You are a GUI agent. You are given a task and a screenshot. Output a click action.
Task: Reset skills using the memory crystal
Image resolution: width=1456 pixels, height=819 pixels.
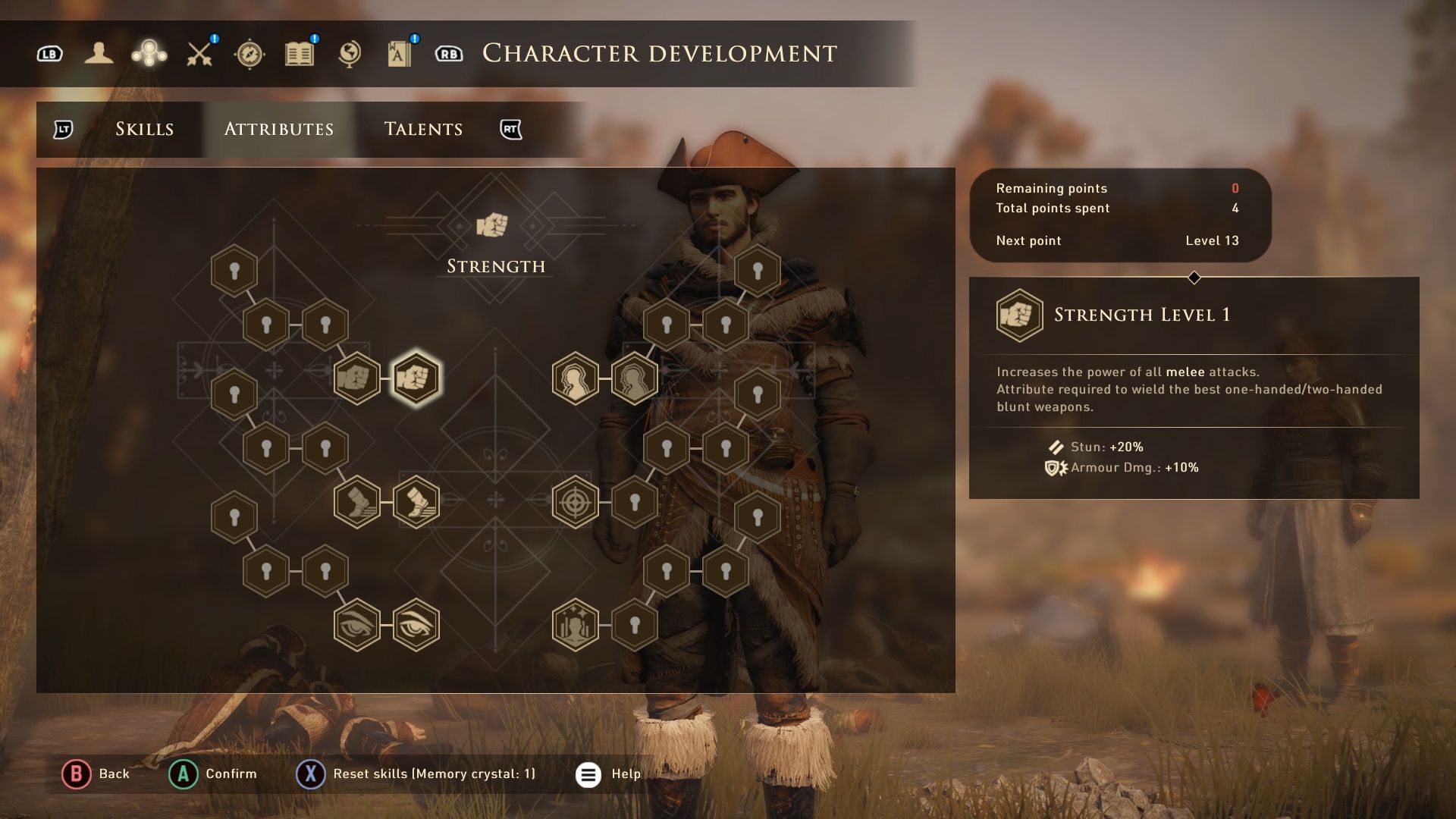[x=309, y=774]
